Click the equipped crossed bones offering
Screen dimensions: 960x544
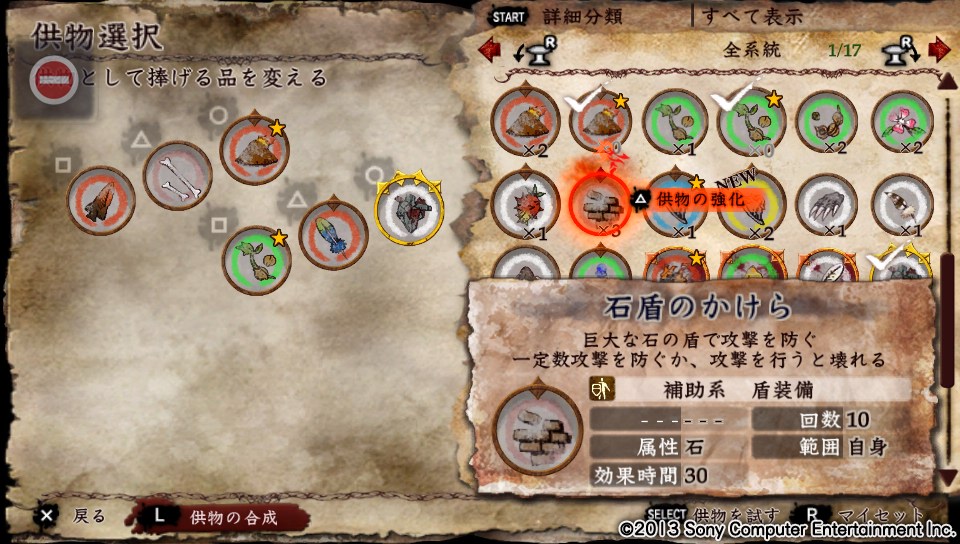coord(178,175)
